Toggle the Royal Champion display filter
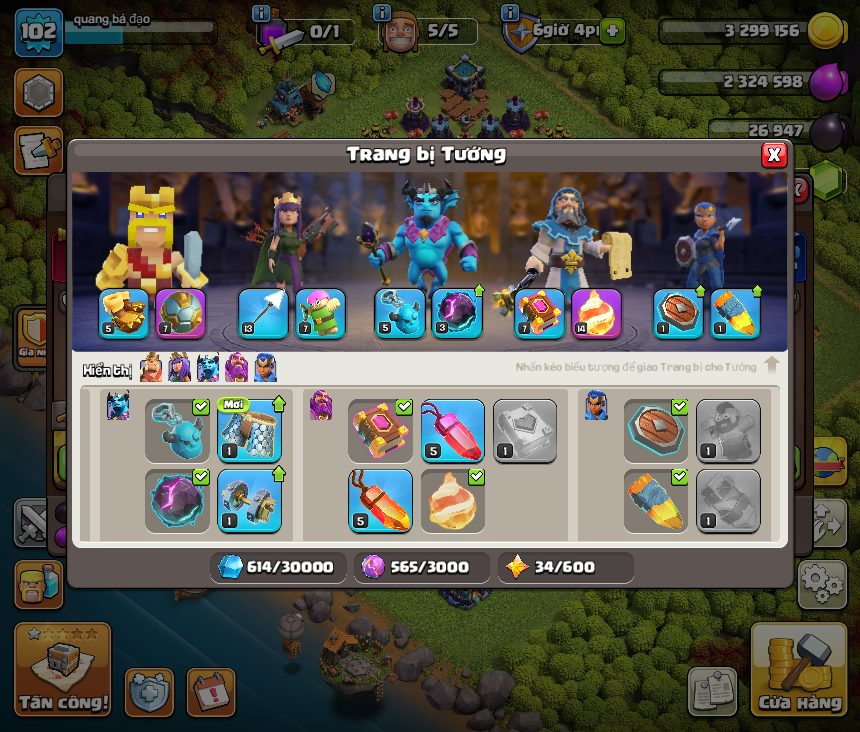The width and height of the screenshot is (860, 732). (265, 369)
